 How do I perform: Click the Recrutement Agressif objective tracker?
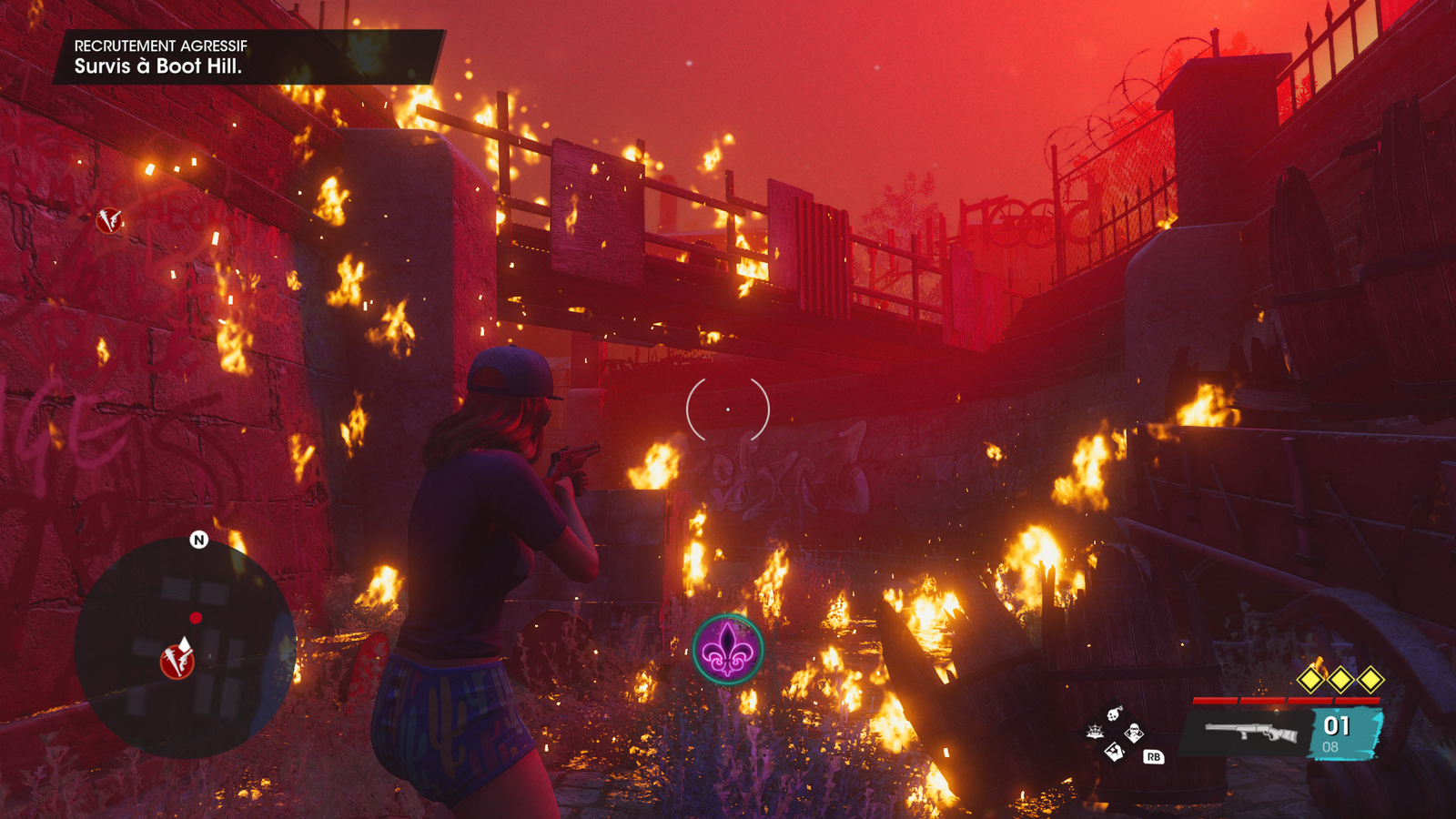coord(248,56)
